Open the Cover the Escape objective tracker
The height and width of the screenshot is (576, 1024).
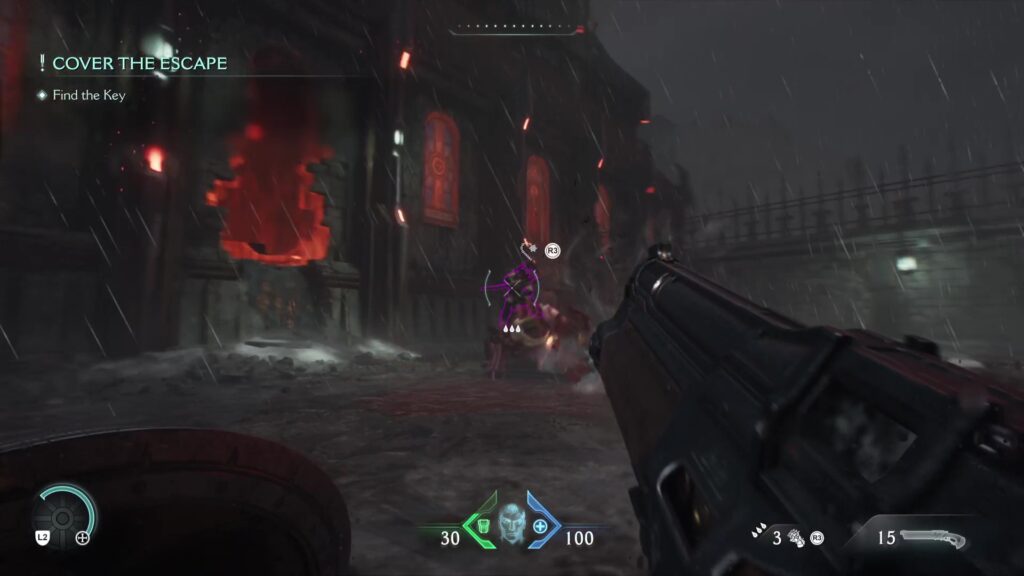[x=139, y=64]
